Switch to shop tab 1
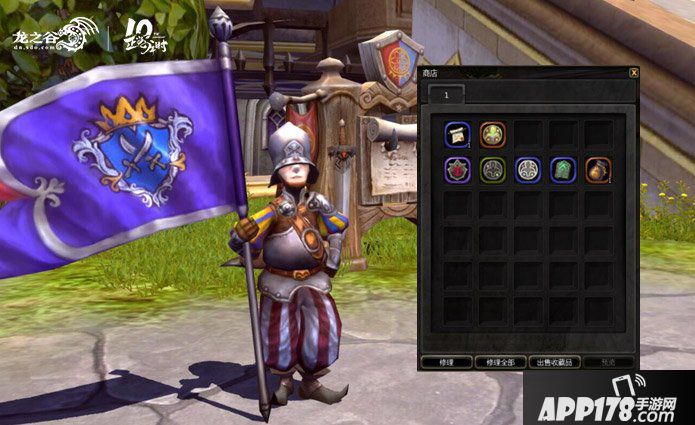This screenshot has height=425, width=695. tap(446, 91)
